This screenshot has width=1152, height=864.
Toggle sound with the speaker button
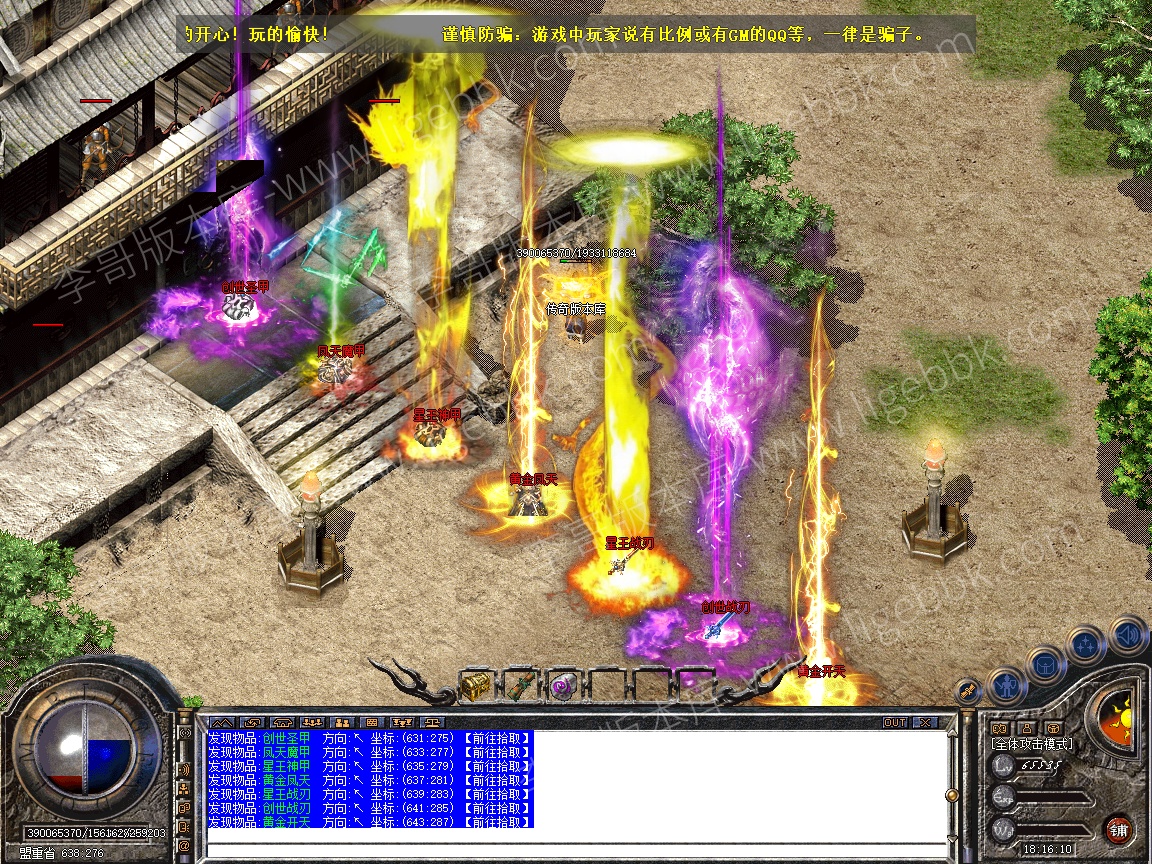1126,634
